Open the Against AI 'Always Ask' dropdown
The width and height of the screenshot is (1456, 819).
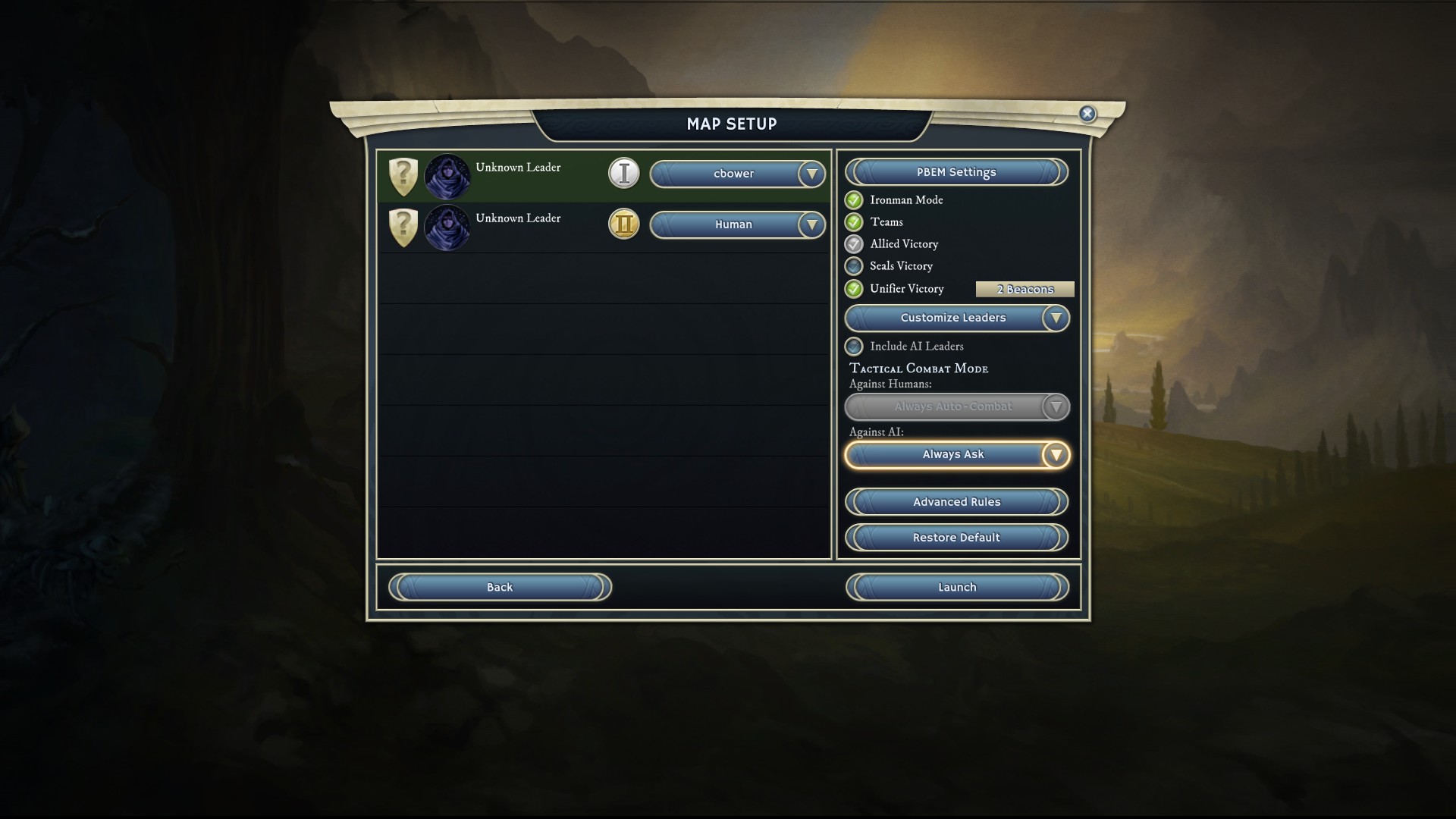click(x=956, y=455)
